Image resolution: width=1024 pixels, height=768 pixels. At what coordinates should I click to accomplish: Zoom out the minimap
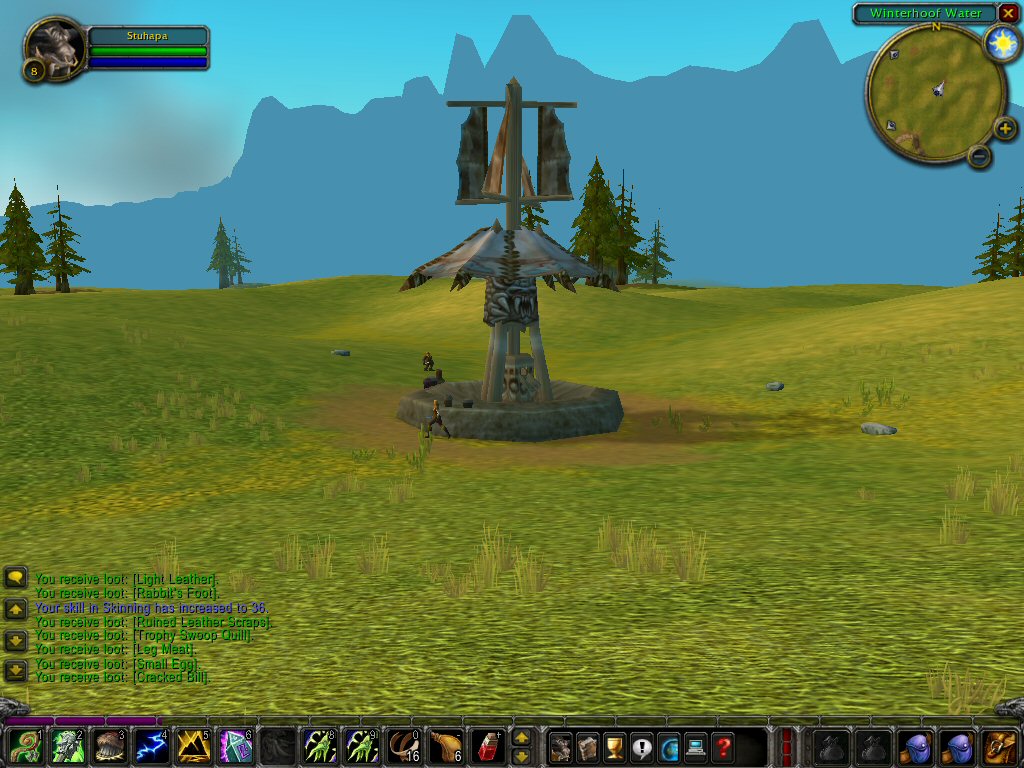pyautogui.click(x=979, y=156)
